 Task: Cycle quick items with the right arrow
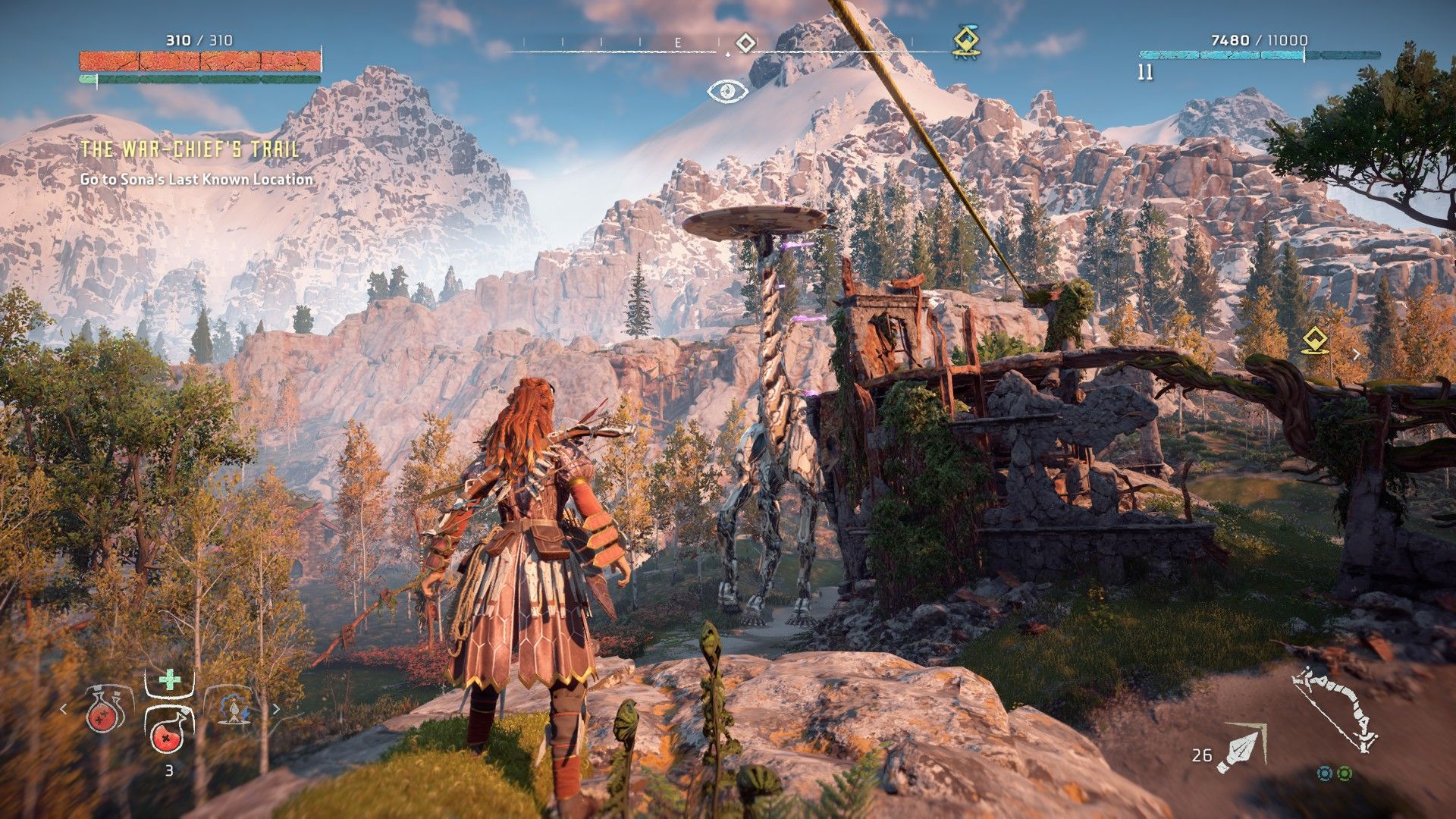[x=276, y=709]
